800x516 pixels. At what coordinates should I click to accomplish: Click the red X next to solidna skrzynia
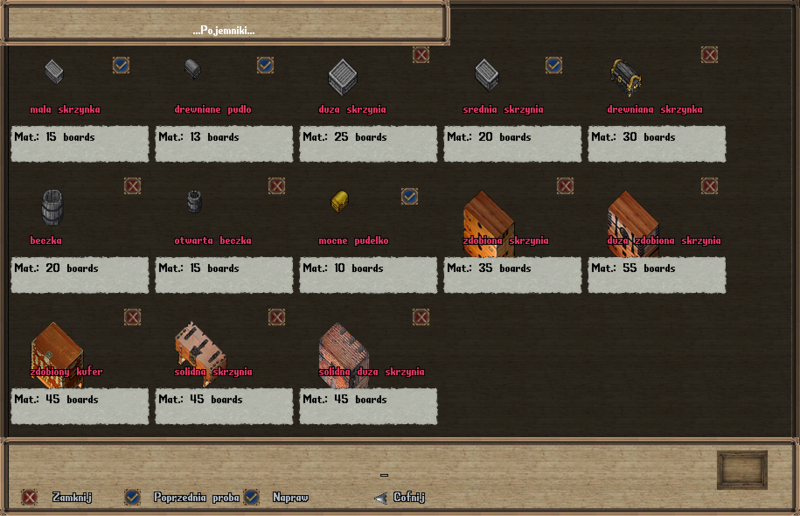point(276,317)
